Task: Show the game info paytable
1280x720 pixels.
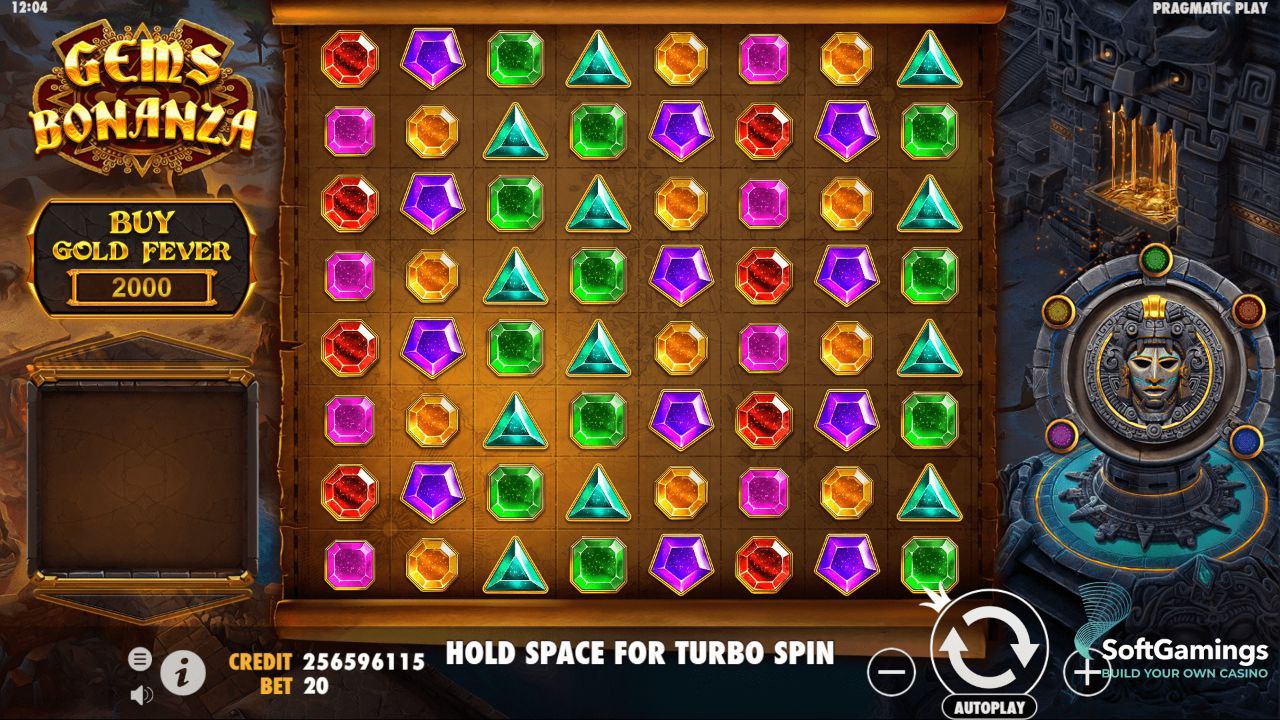Action: point(182,673)
